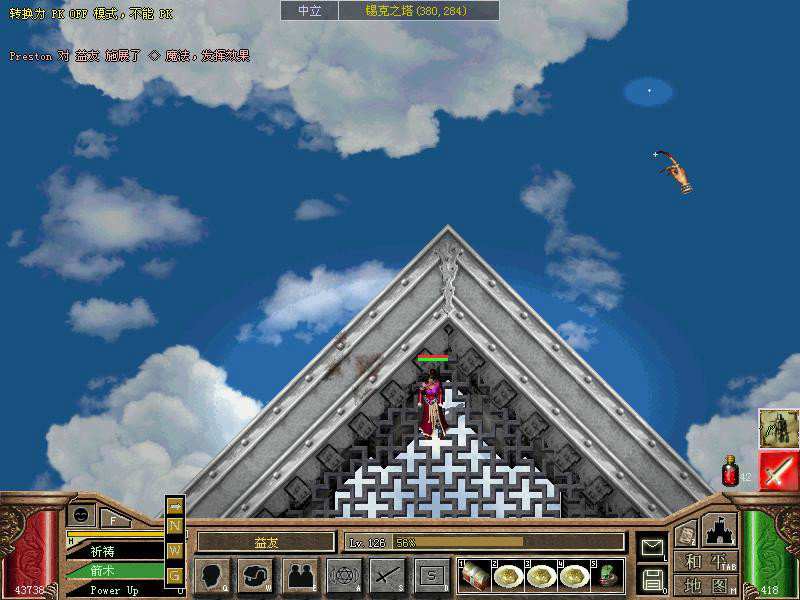Click the floppy disk save button
The width and height of the screenshot is (800, 600).
tap(652, 578)
